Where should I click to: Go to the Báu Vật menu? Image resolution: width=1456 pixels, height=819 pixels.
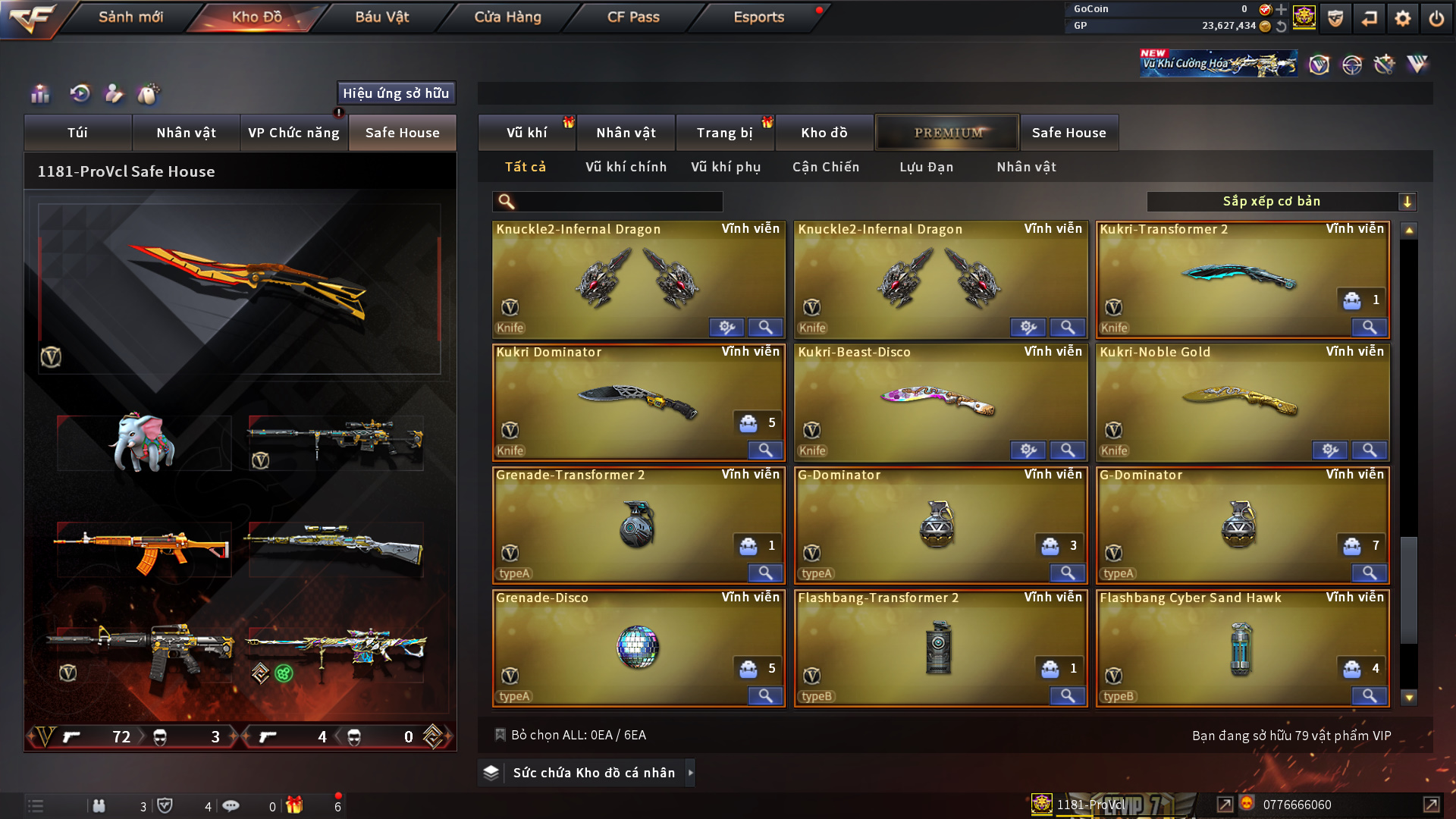(381, 17)
